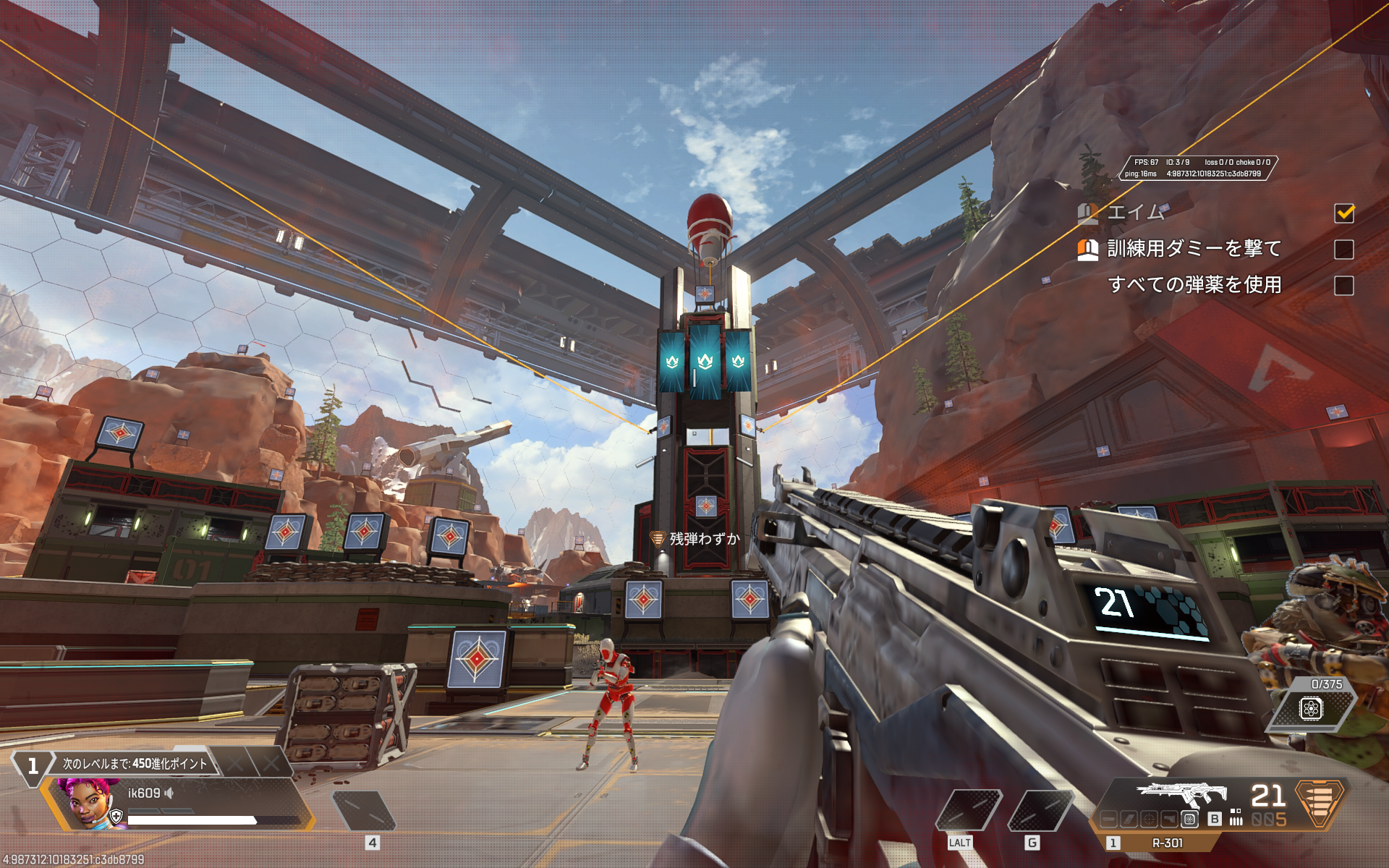Click the equipped magazine attachment icon
Image resolution: width=1389 pixels, height=868 pixels.
(1190, 819)
